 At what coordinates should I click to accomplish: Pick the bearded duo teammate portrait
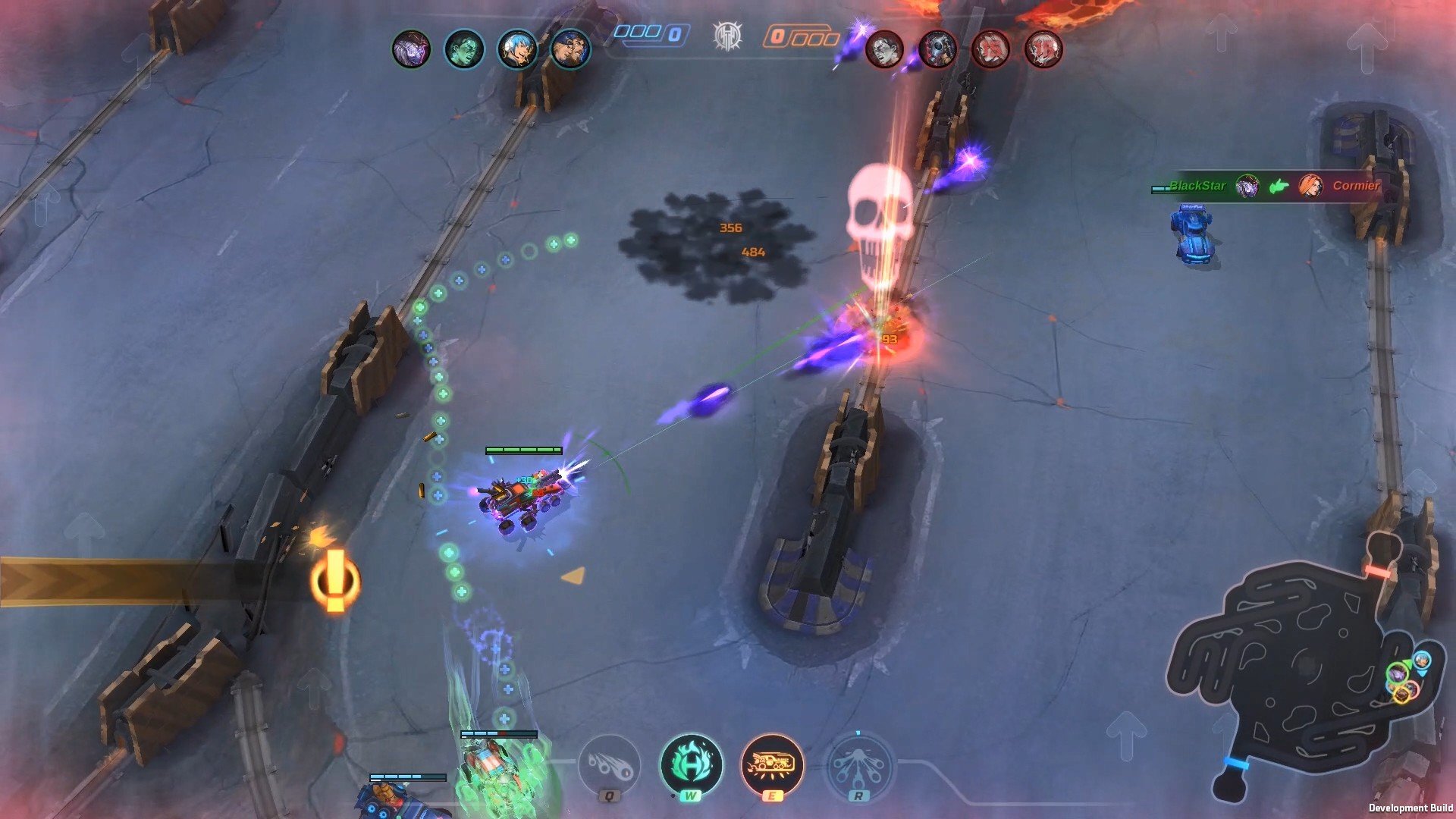coord(570,50)
